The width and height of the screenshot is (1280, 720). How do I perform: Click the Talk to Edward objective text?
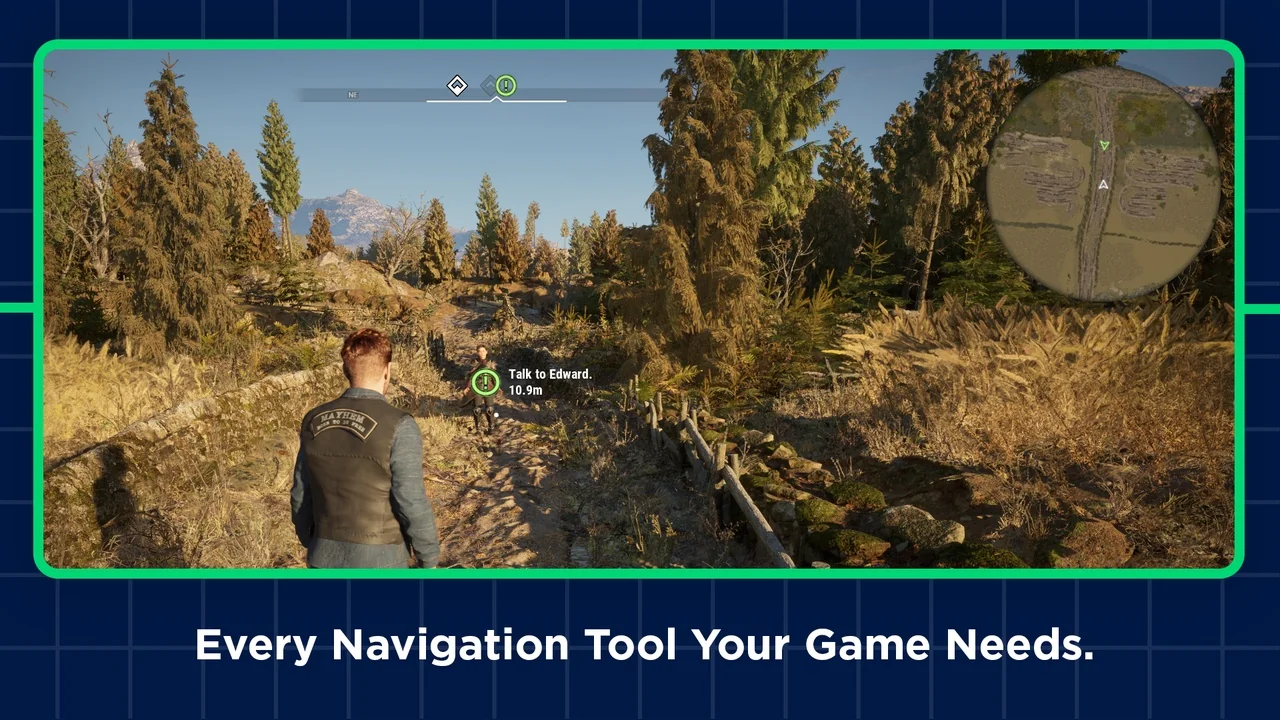[x=549, y=374]
